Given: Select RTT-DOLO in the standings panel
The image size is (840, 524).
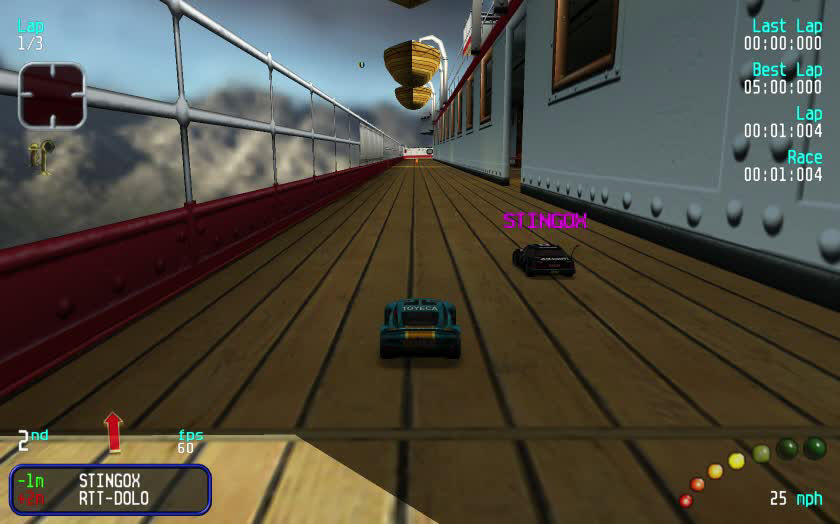Looking at the screenshot, I should coord(113,498).
